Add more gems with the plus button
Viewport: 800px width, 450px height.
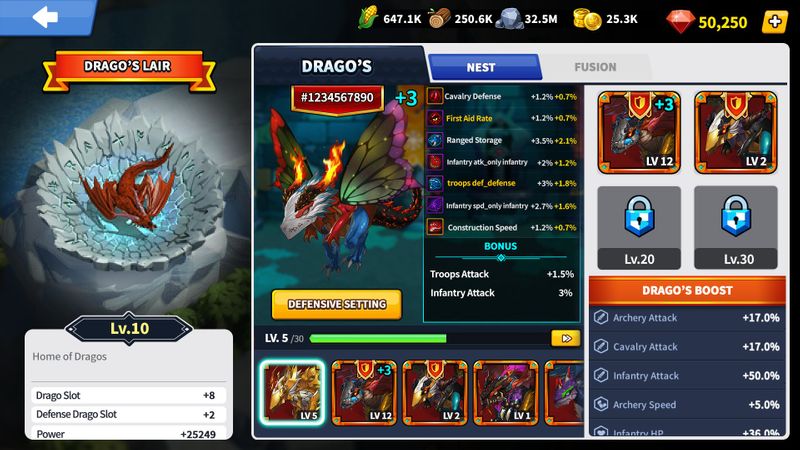click(x=773, y=21)
